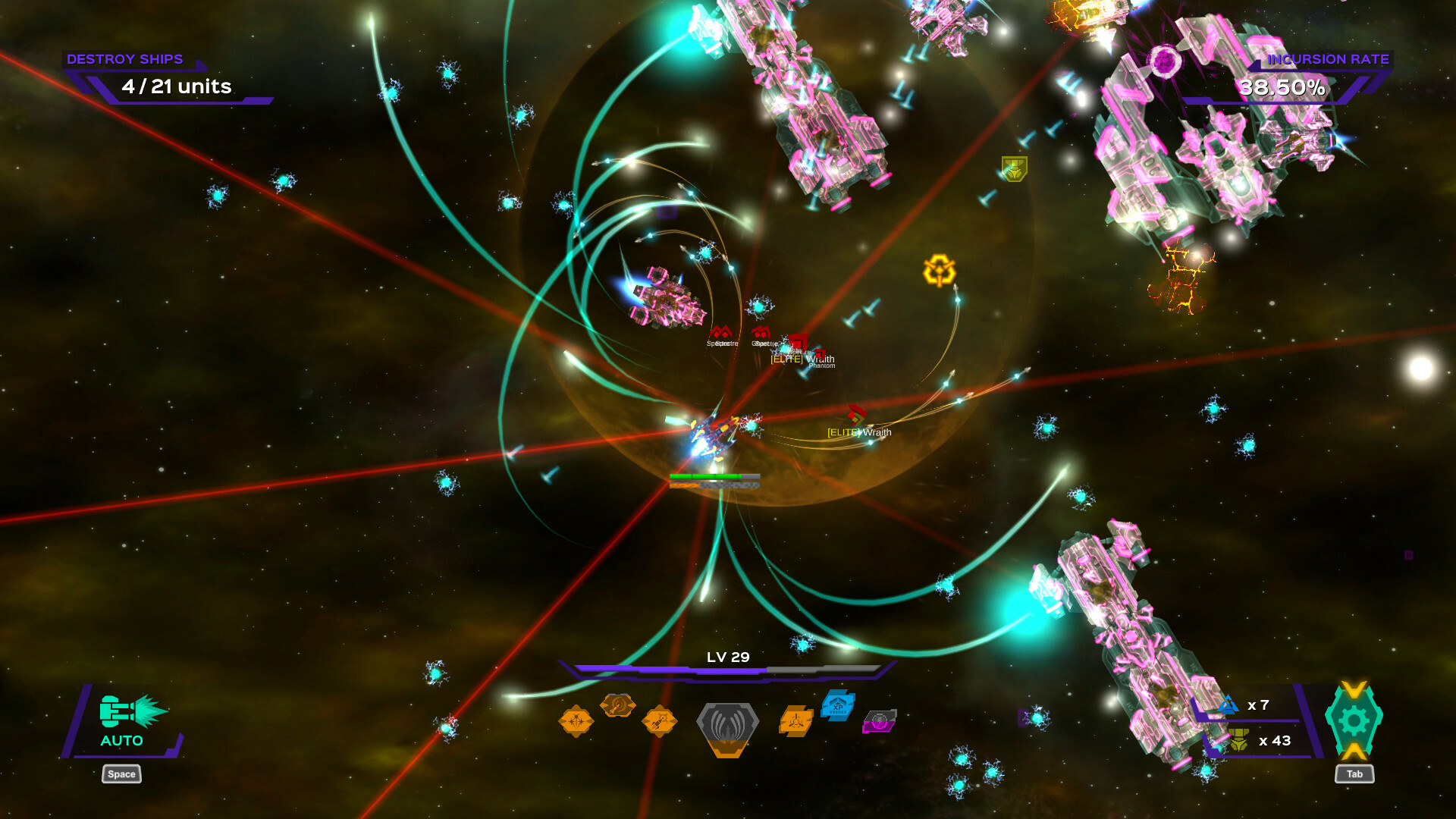Click the Tab key prompt label
This screenshot has width=1456, height=819.
pos(1354,774)
